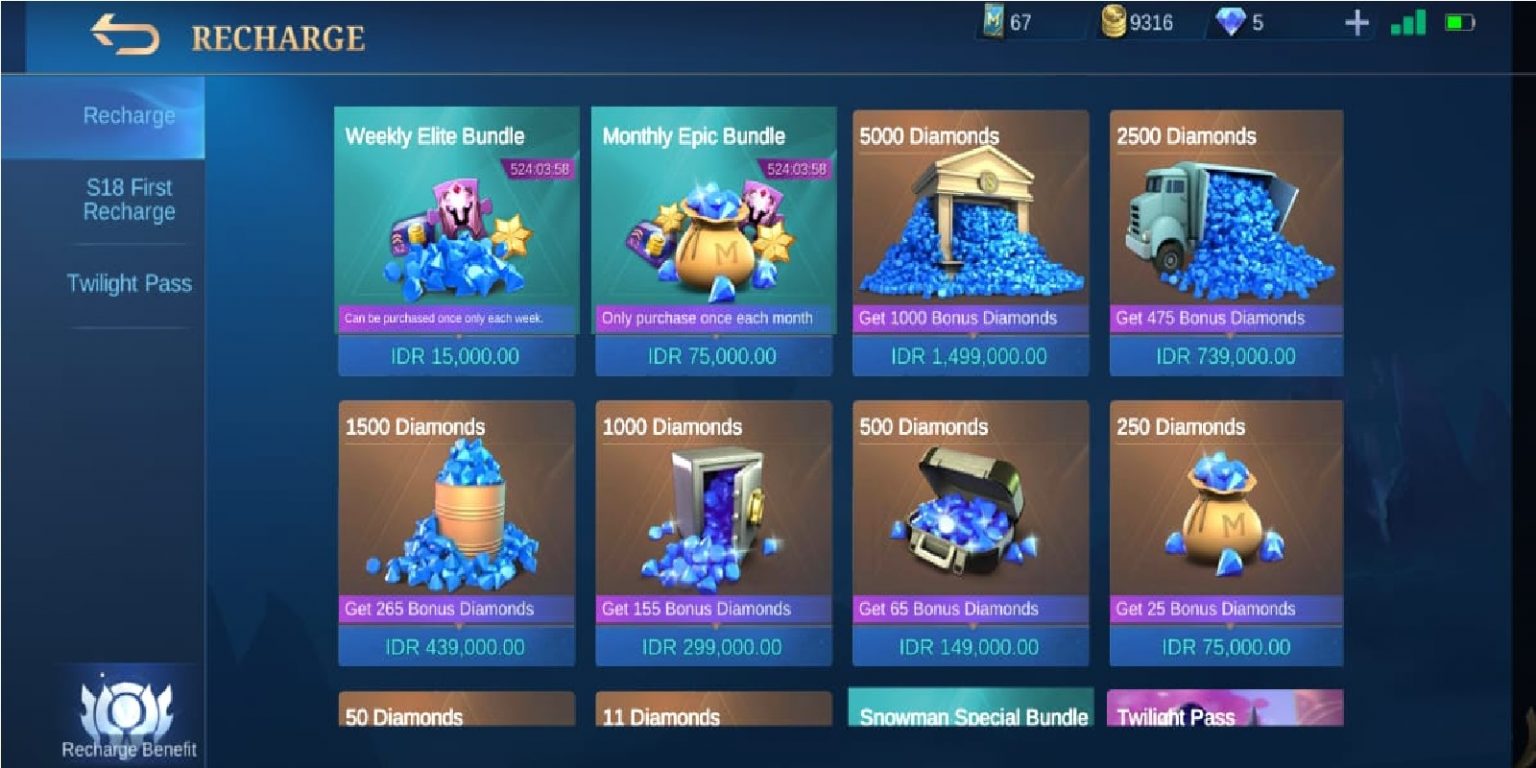Viewport: 1536px width, 768px height.
Task: Select the 250 Diamonds pouch offer
Action: click(1226, 530)
